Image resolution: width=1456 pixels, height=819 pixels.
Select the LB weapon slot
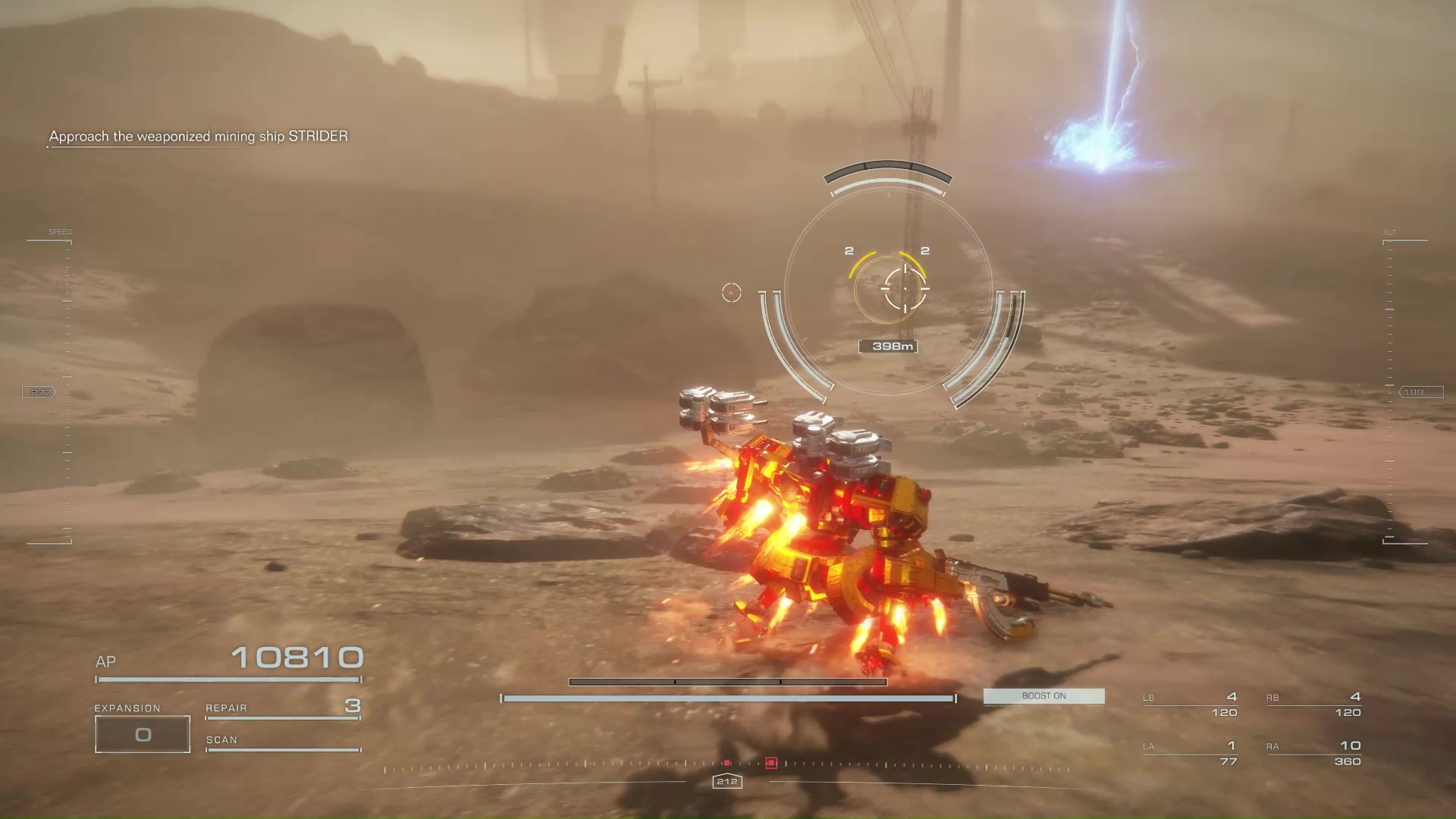[1190, 704]
